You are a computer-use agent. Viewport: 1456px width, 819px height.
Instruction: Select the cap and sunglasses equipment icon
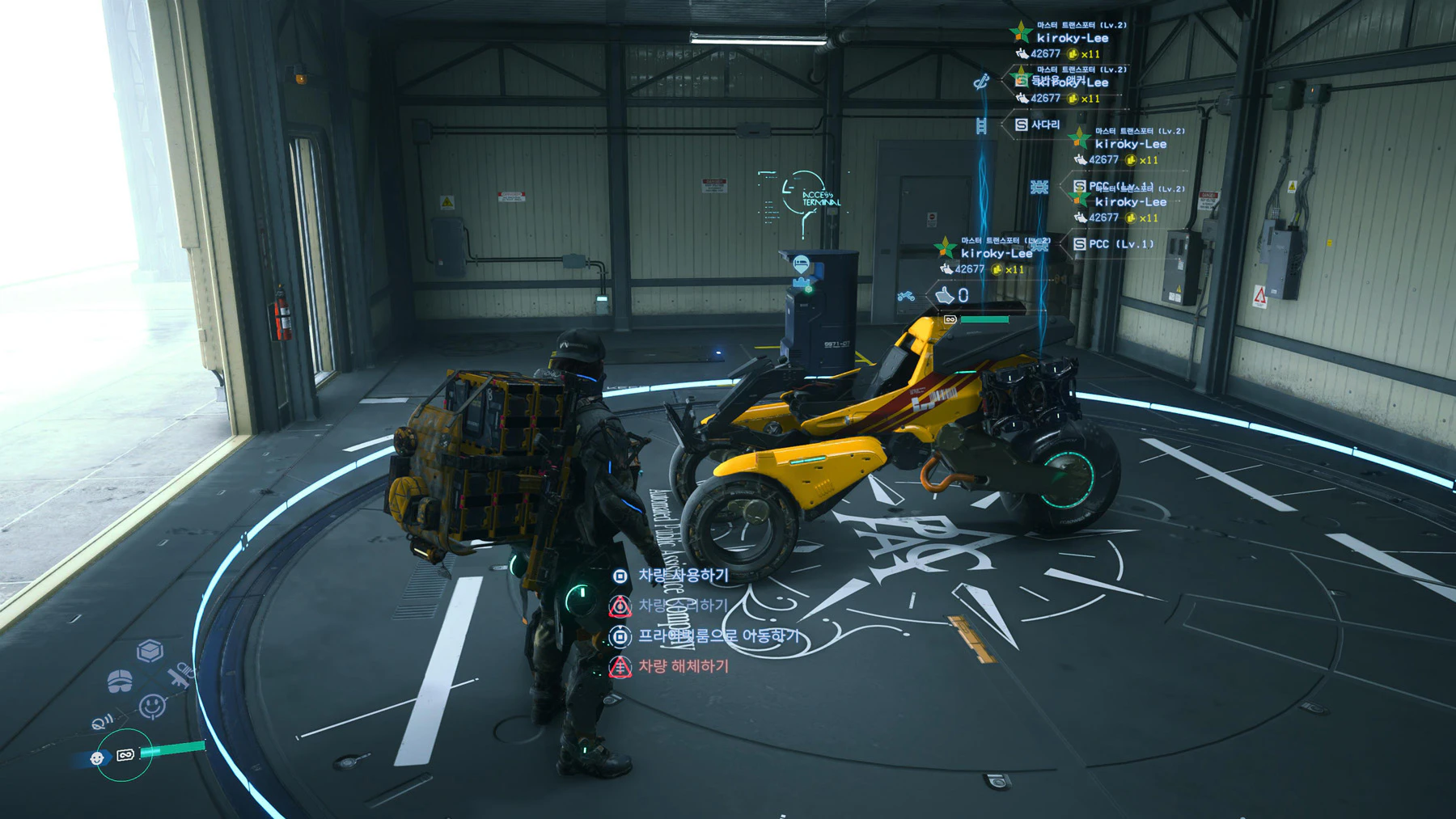(120, 681)
